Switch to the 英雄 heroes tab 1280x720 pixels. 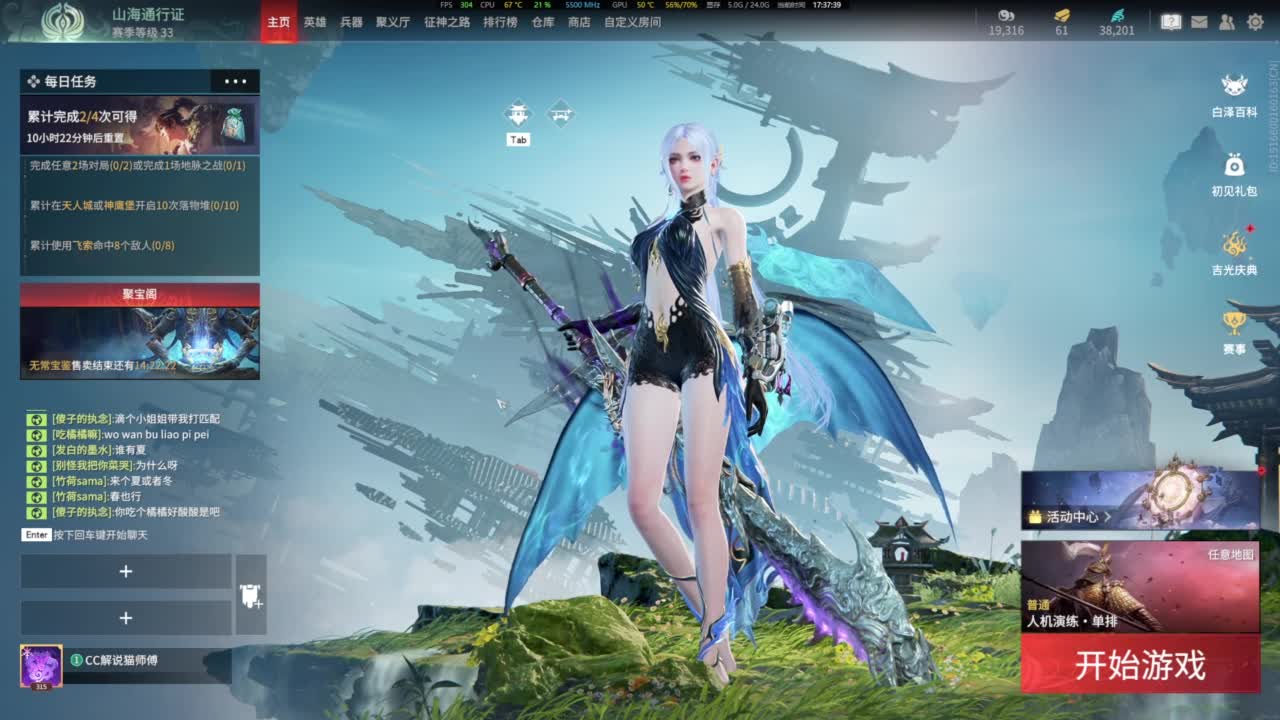[x=316, y=21]
